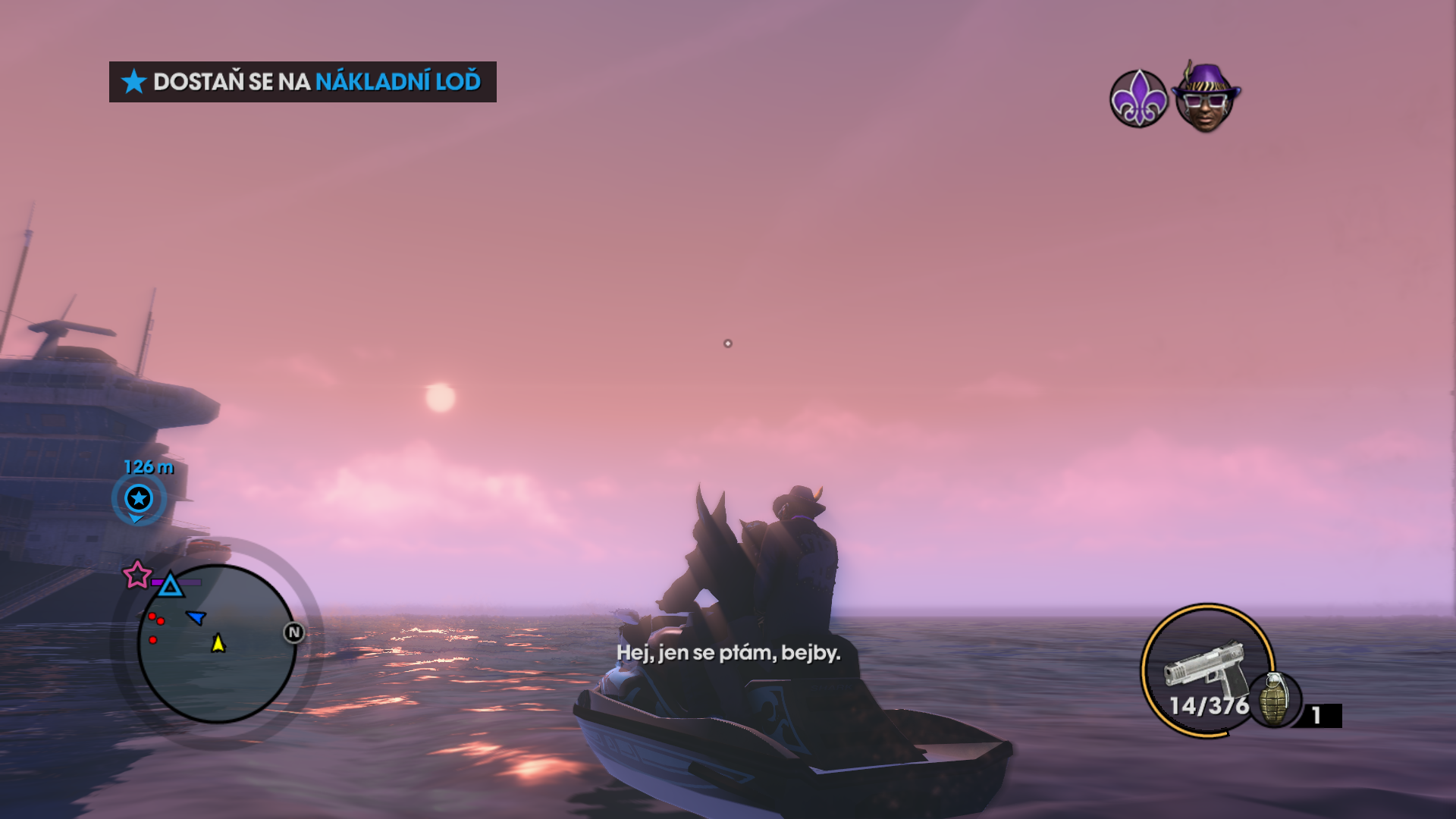
Task: Select the objective tracker 'Dostaň se na nákladní loď'
Action: pyautogui.click(x=302, y=82)
